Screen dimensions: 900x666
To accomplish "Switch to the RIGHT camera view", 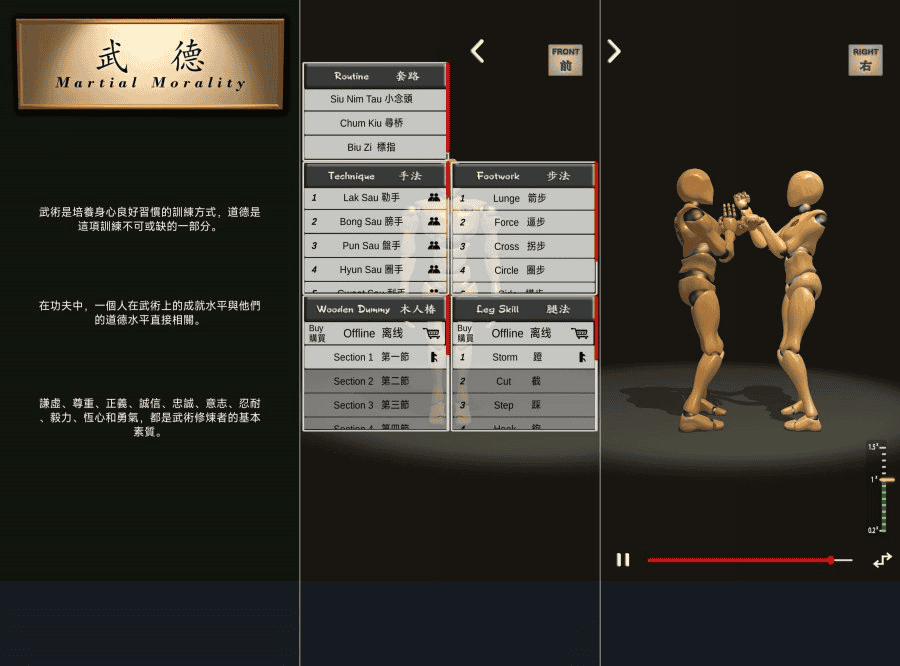I will tap(866, 59).
